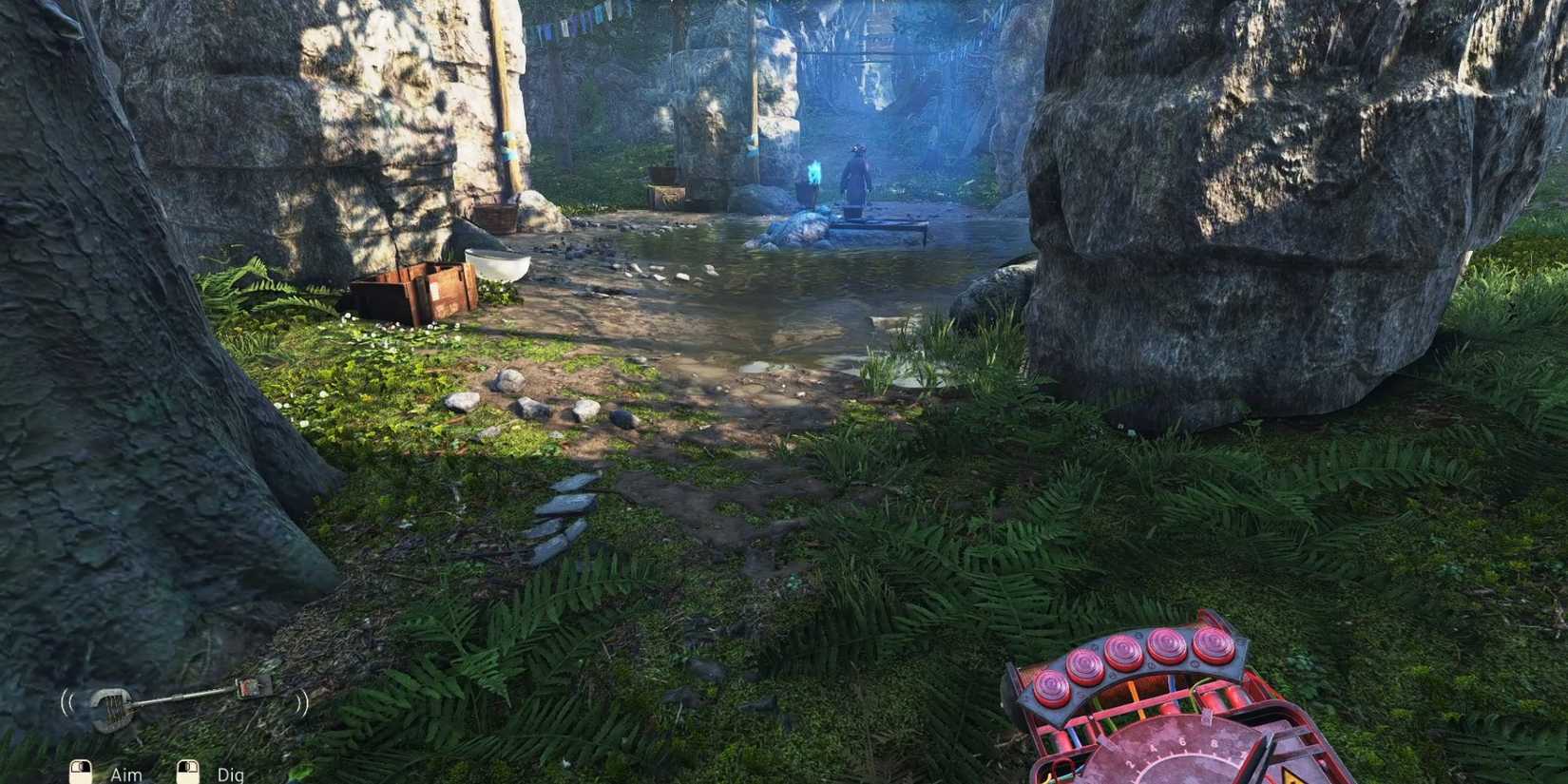Click the detector's red signal receiver box
Image resolution: width=1568 pixels, height=784 pixels.
(251, 686)
